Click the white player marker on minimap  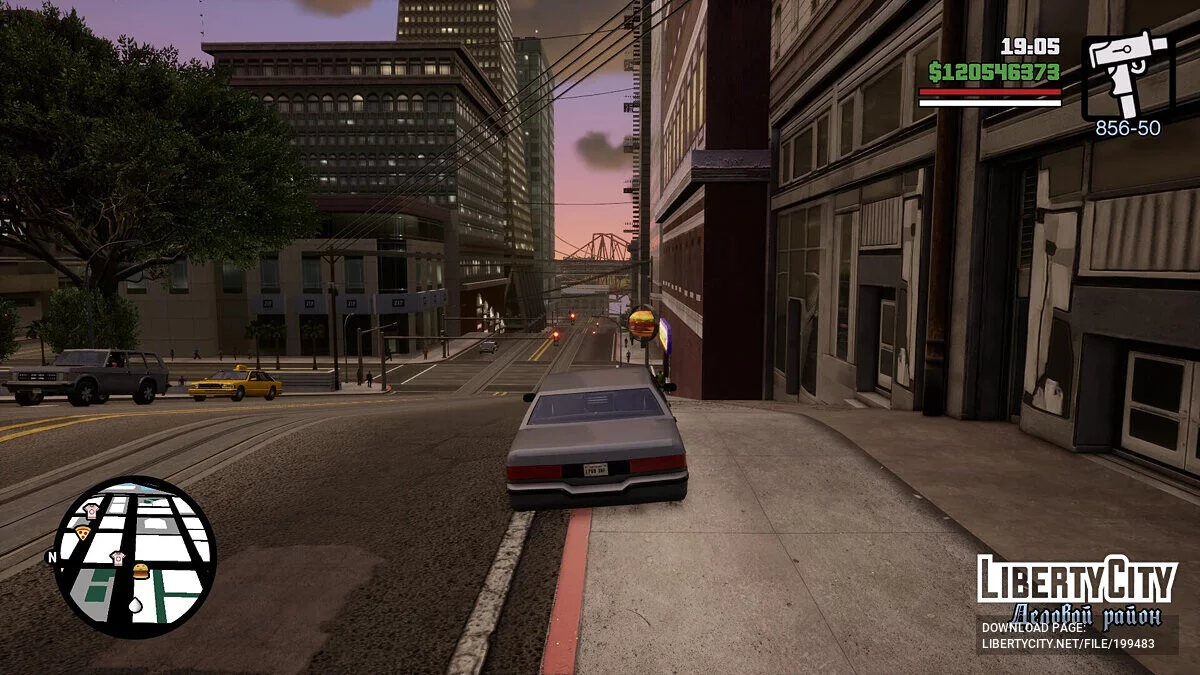tap(137, 605)
